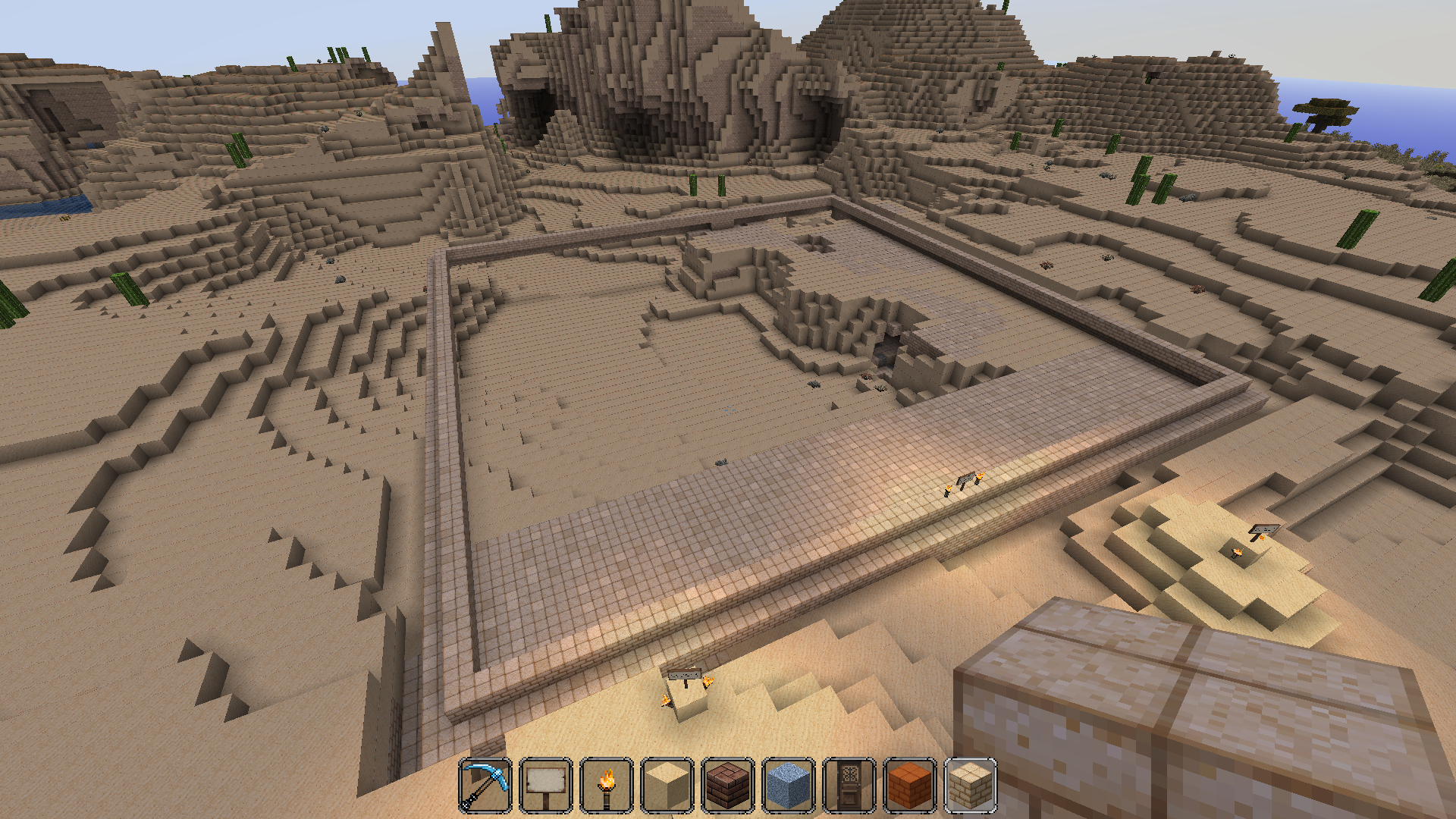Viewport: 1456px width, 819px height.
Task: Select the dark brown brick block
Action: (728, 786)
